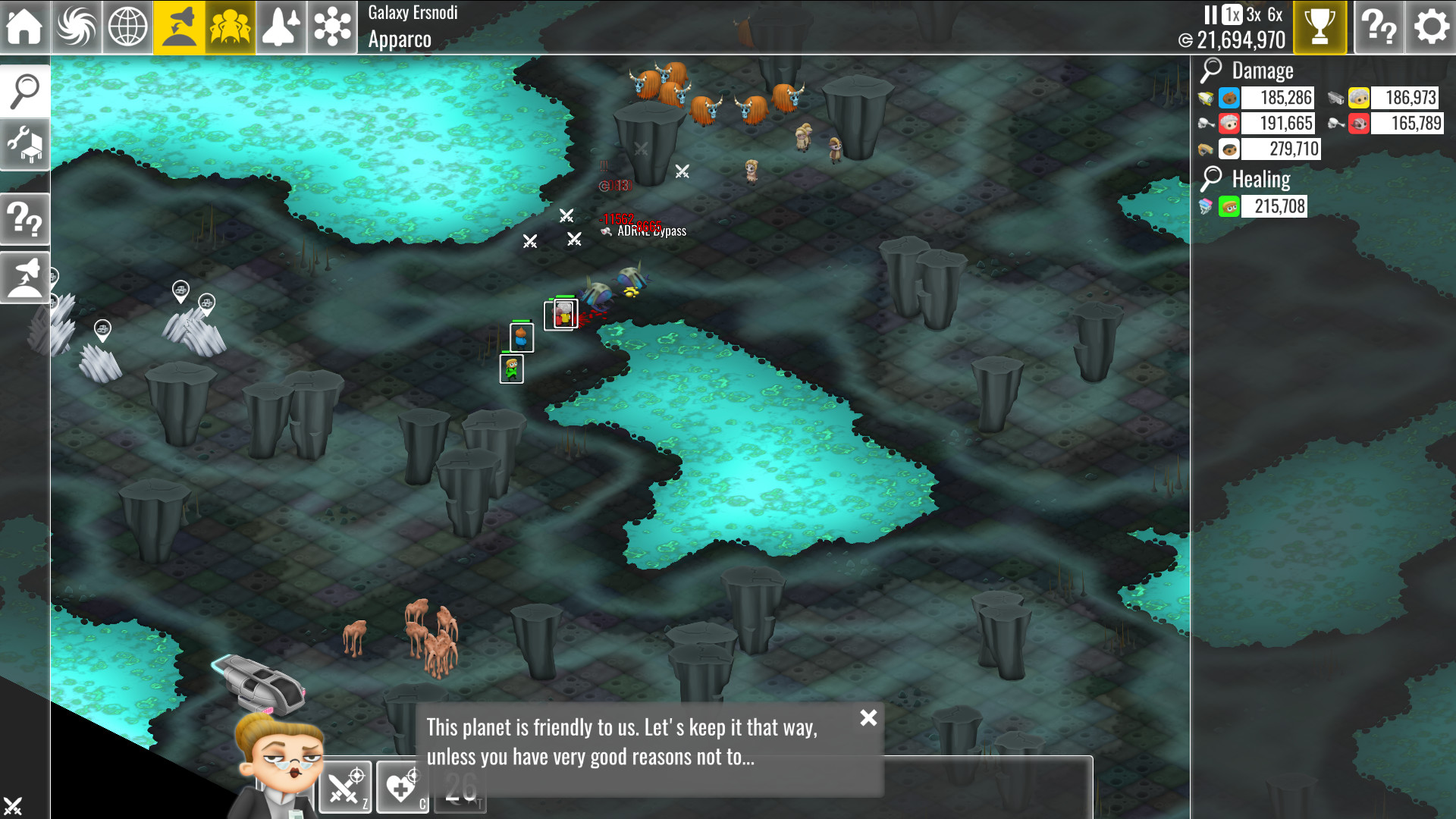
Task: Select the build wrench tool in the left sidebar
Action: pyautogui.click(x=25, y=144)
